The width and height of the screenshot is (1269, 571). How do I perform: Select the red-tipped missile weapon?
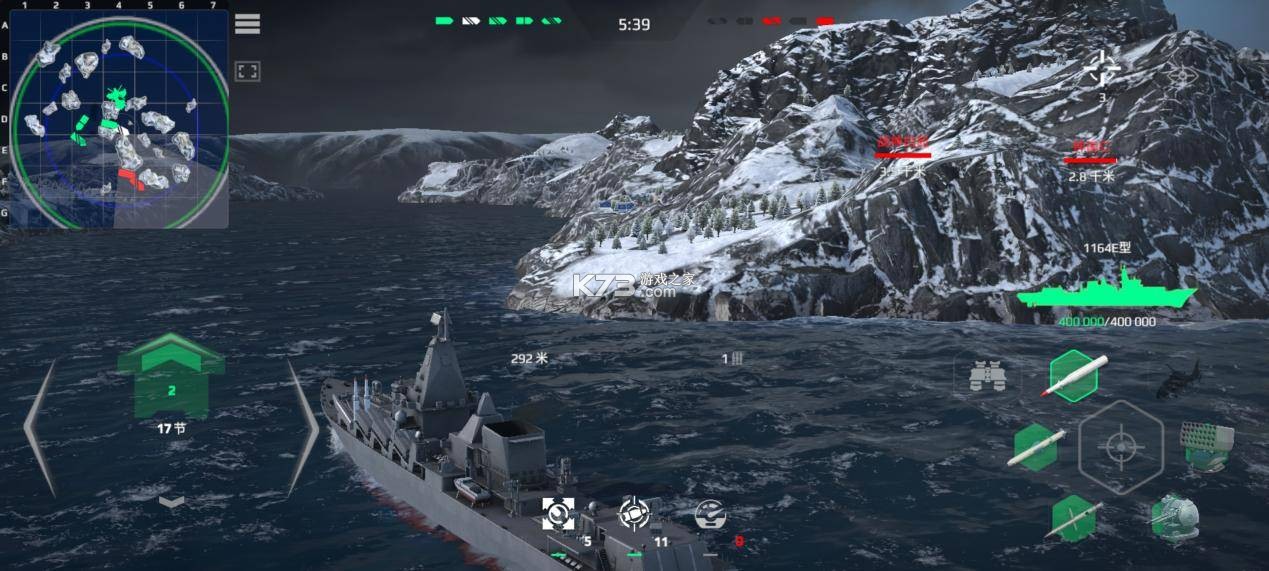(1075, 376)
